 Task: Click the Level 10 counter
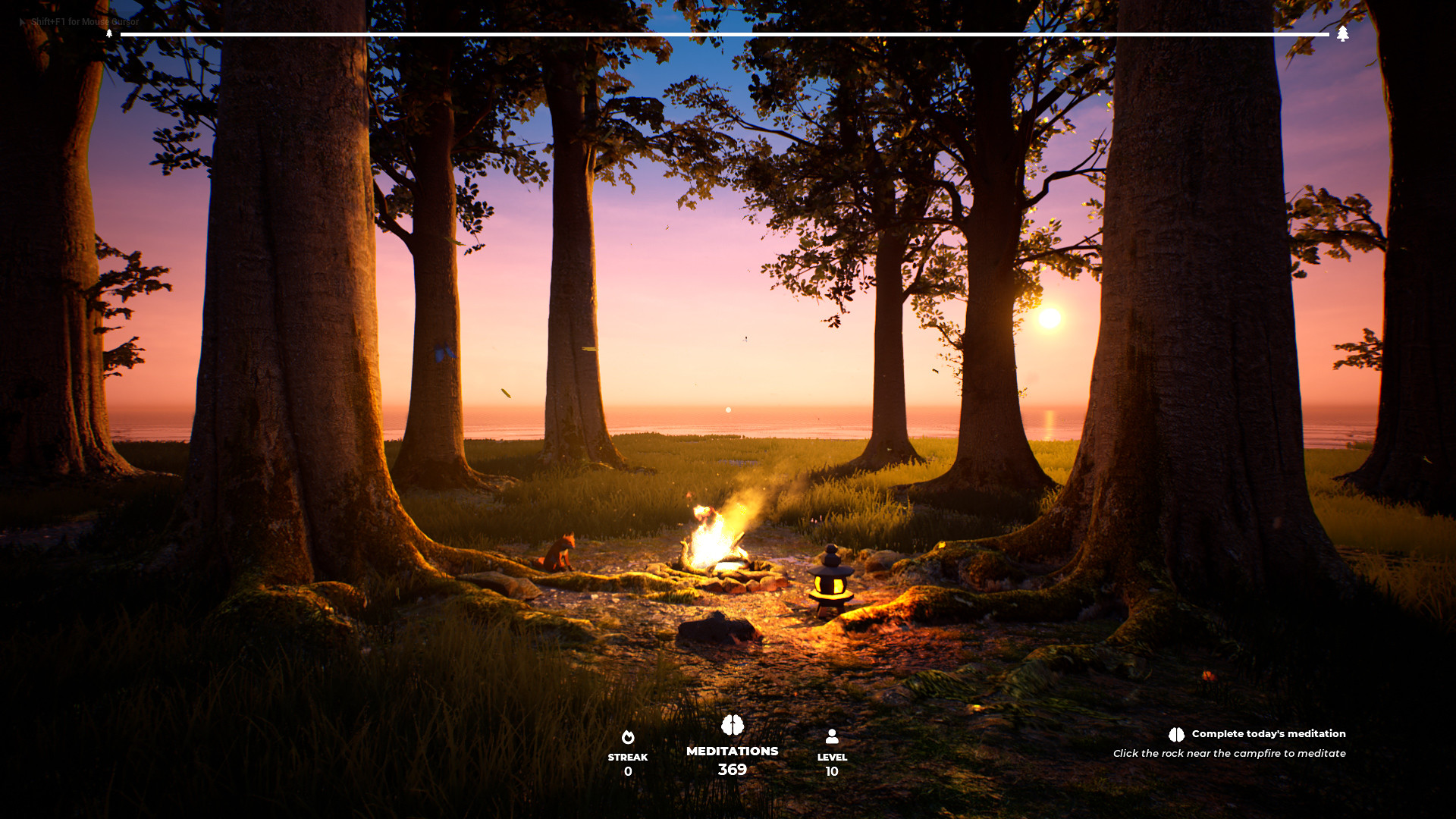point(832,764)
